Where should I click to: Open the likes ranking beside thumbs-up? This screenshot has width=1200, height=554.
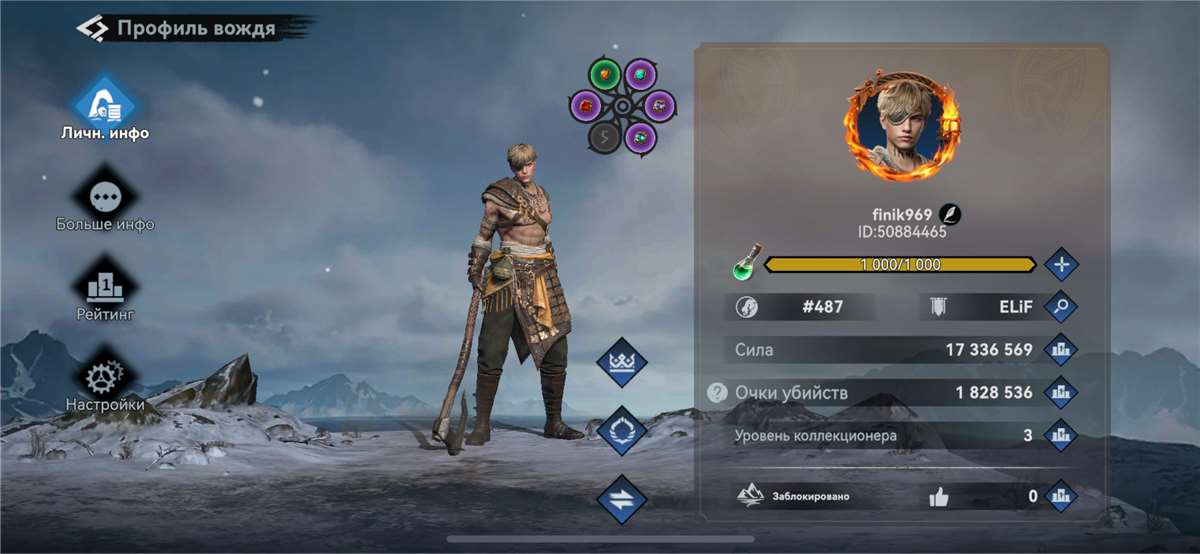point(1060,496)
